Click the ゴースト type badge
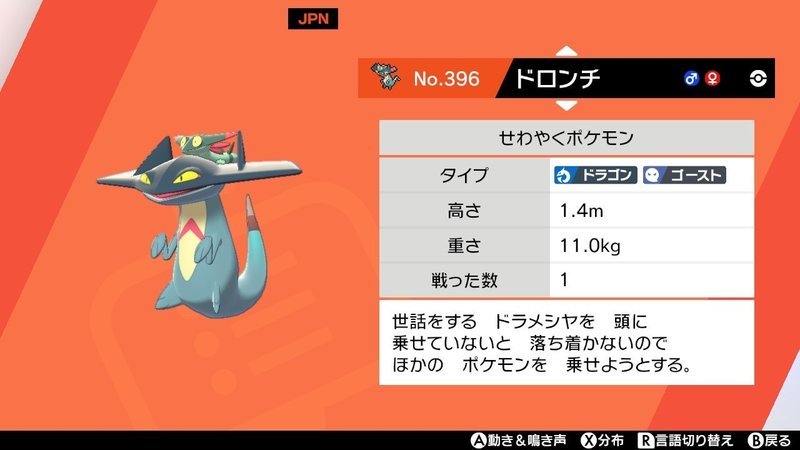 (684, 176)
